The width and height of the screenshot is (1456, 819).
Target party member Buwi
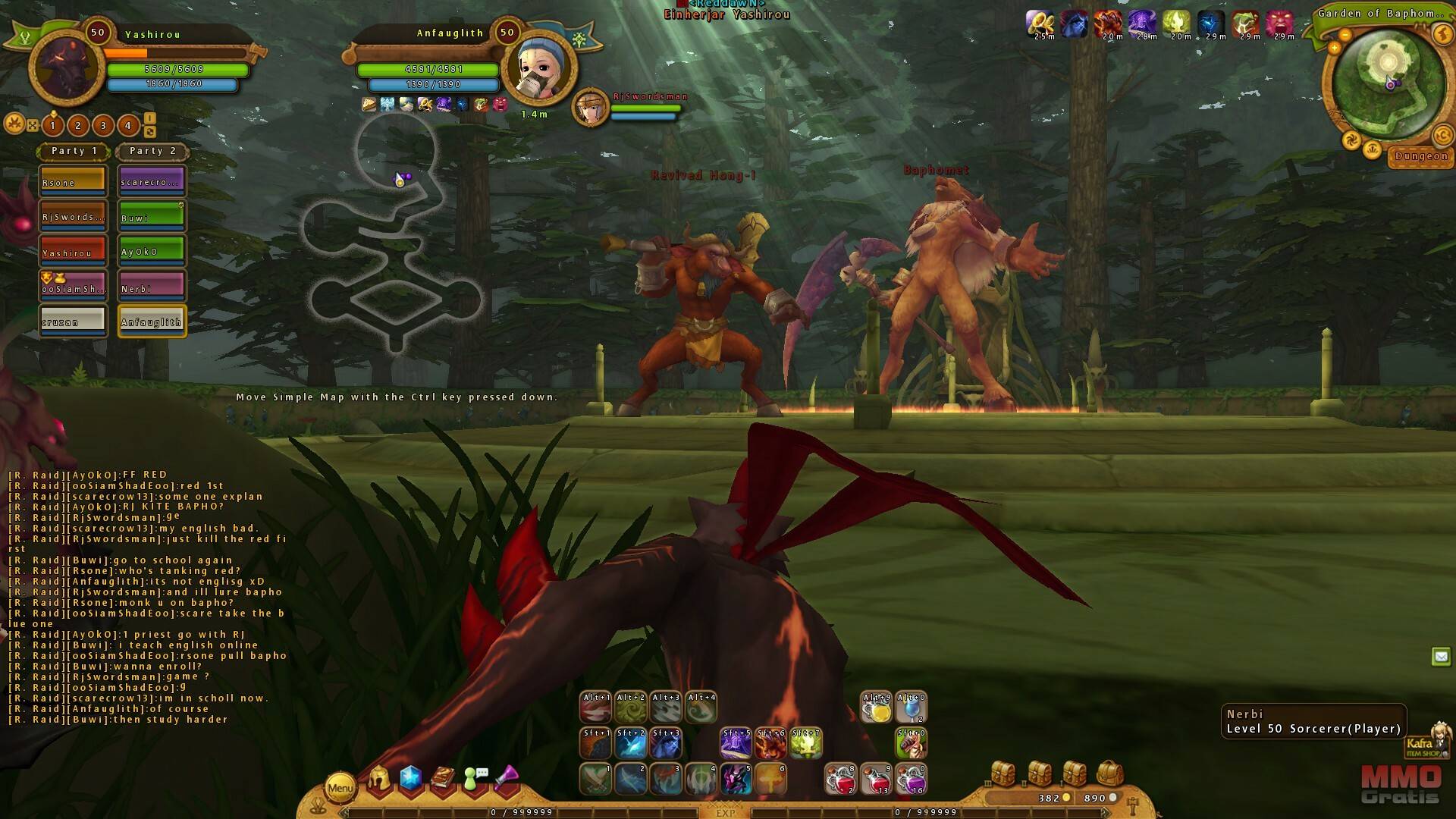point(152,216)
